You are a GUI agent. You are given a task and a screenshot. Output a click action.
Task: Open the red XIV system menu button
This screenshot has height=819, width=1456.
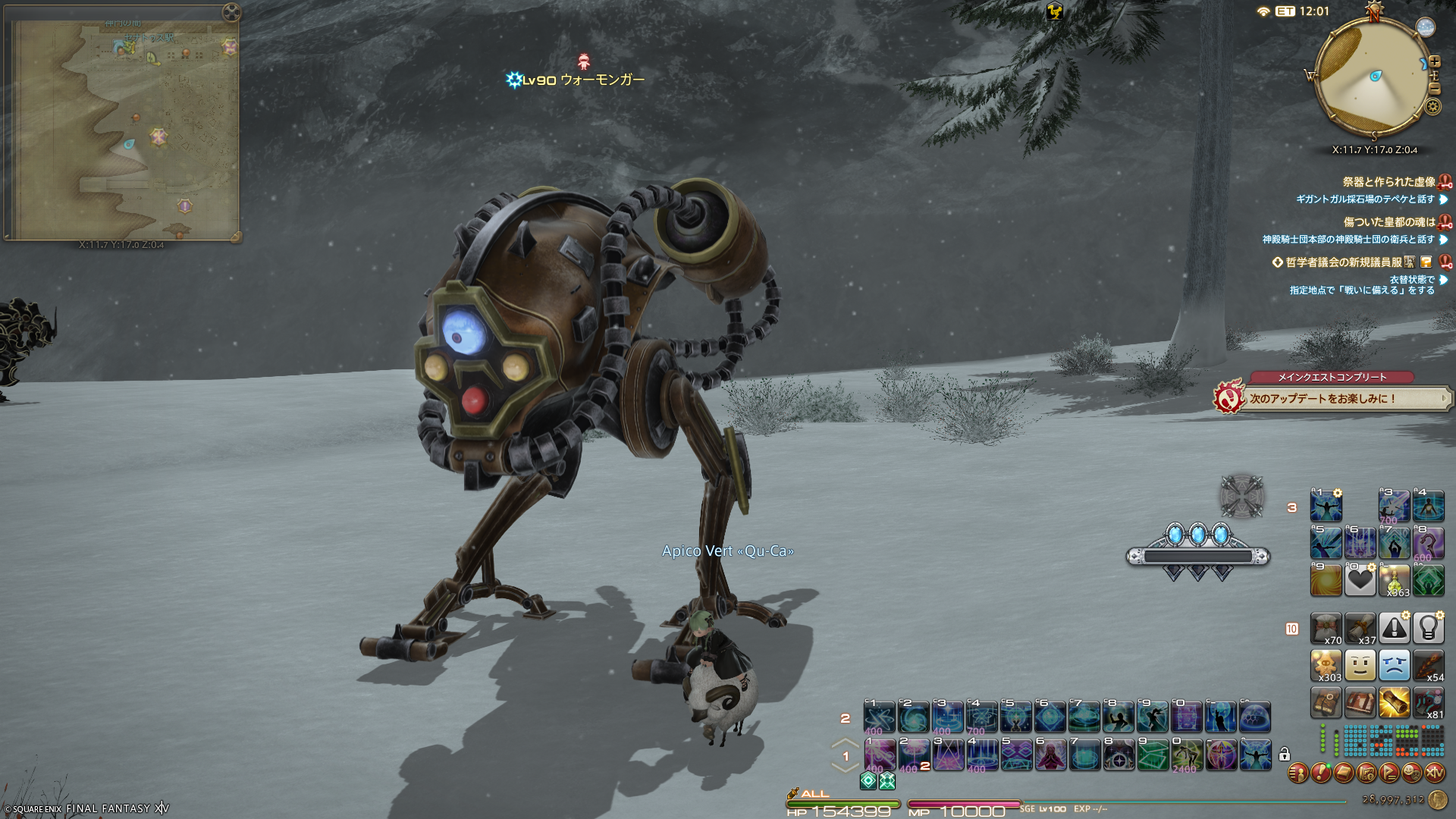point(1434,773)
